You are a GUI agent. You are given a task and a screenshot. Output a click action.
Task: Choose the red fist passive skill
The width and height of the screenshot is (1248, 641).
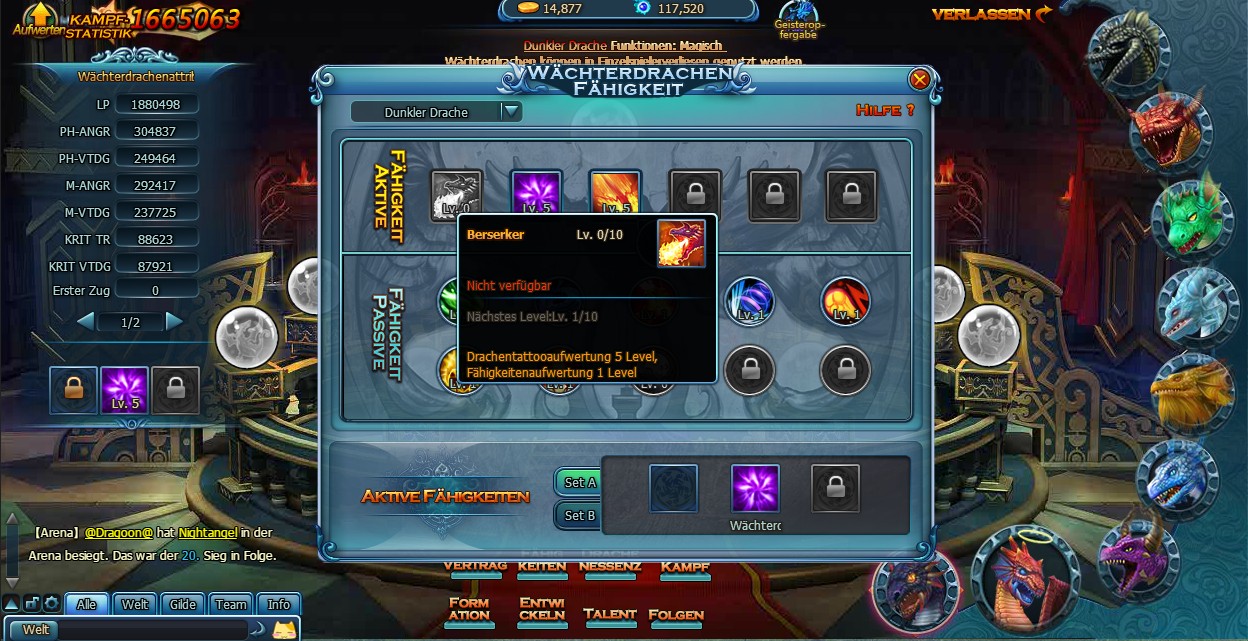click(x=845, y=301)
